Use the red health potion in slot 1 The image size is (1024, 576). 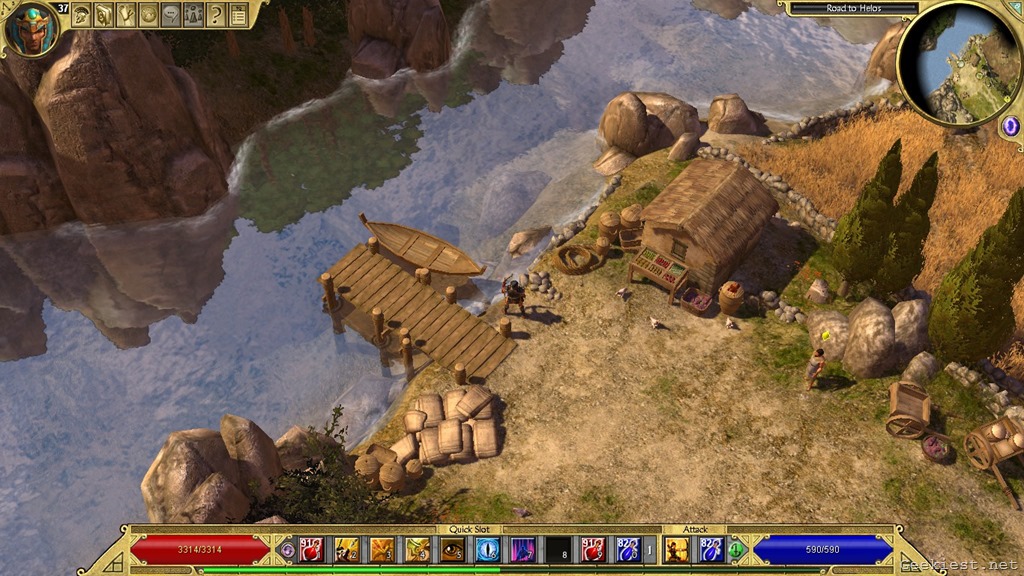point(311,549)
